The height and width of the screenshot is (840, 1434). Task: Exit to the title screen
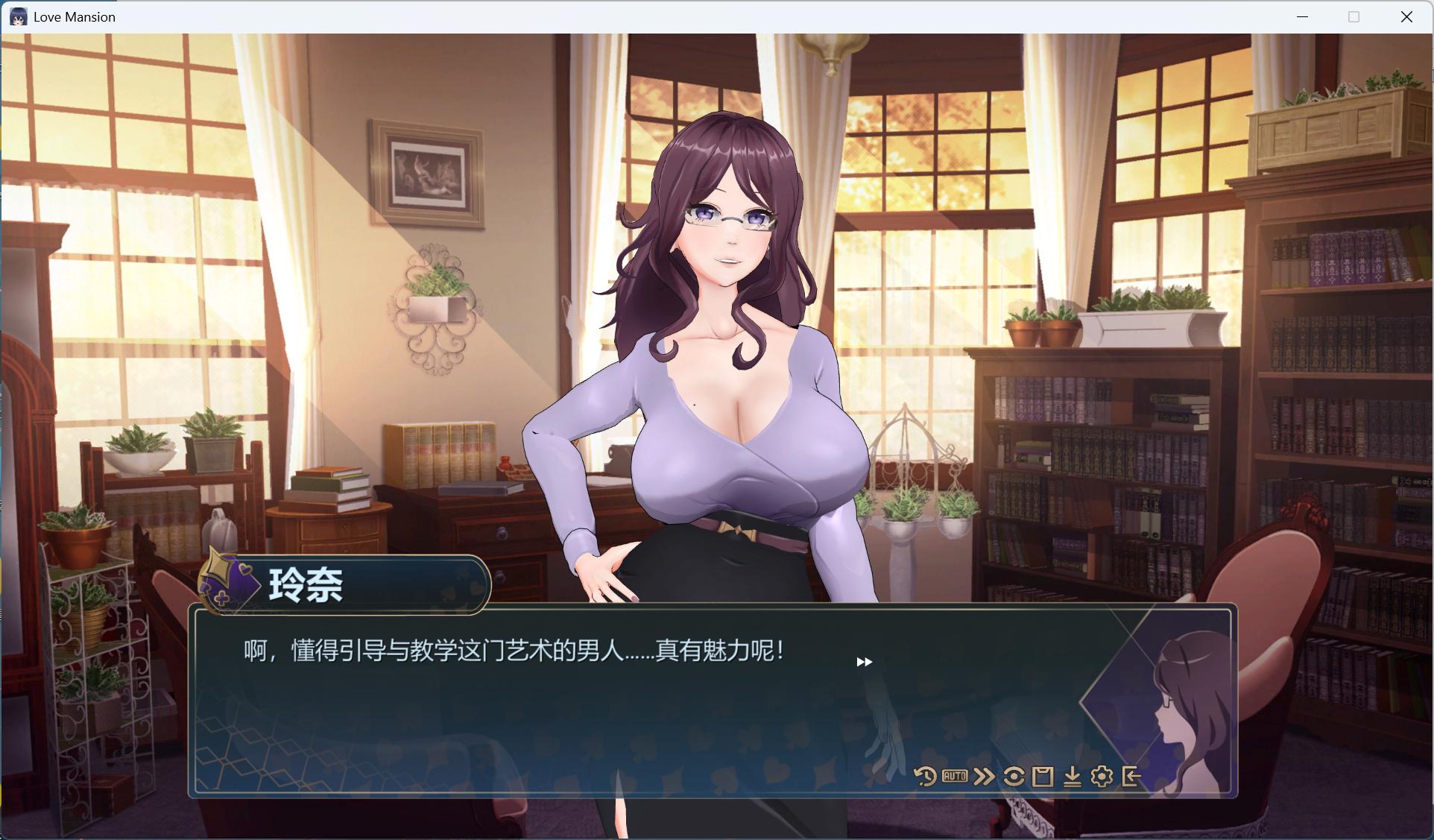[1131, 776]
